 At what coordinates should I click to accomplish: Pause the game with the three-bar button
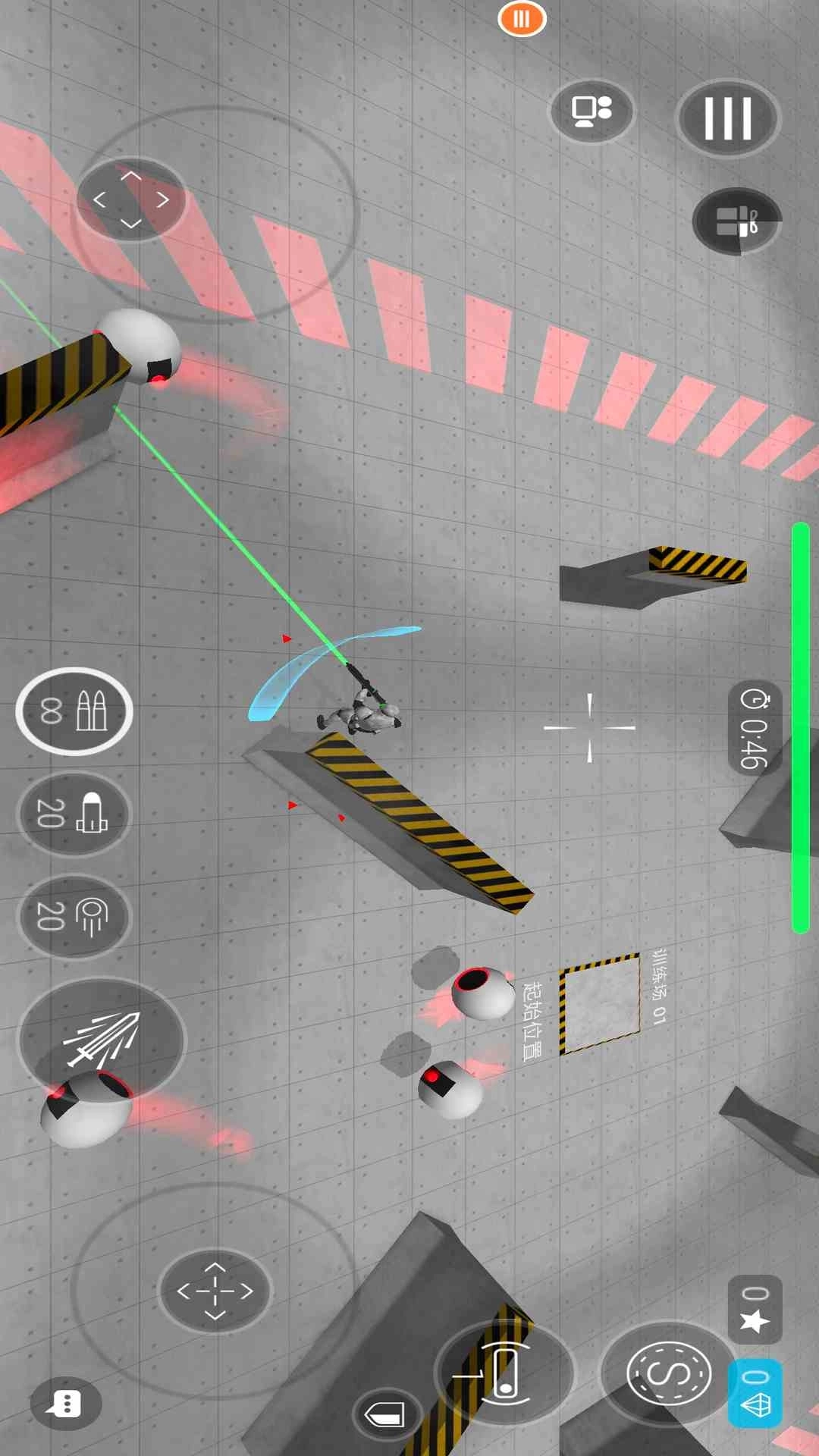click(x=728, y=118)
